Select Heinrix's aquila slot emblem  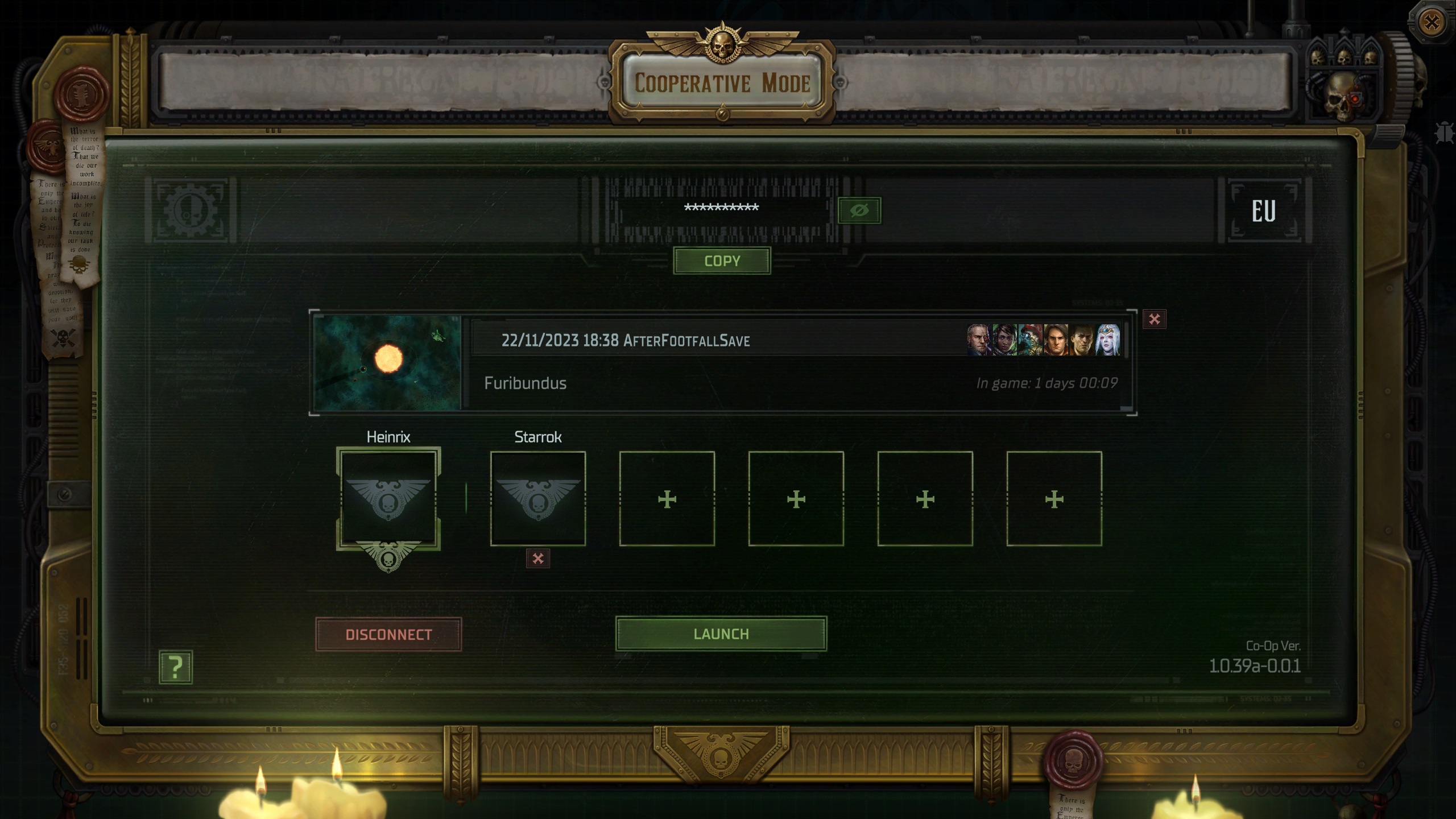[389, 498]
